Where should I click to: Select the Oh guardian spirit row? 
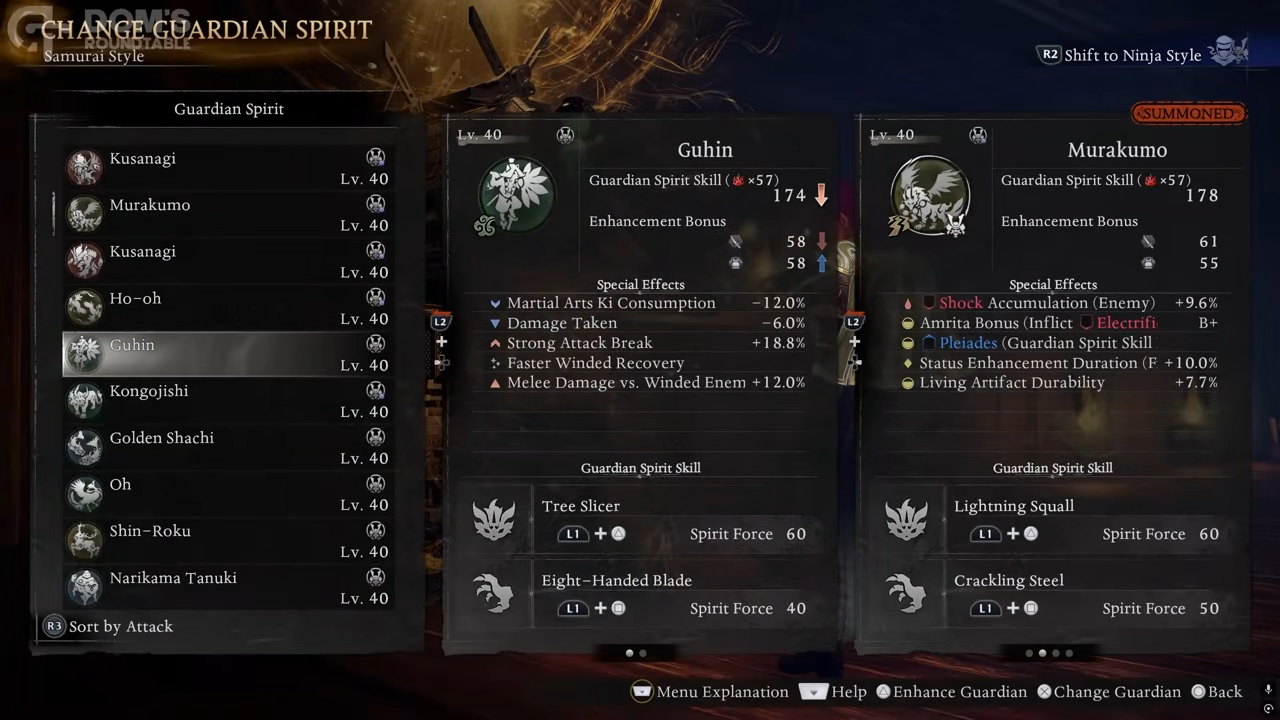228,494
